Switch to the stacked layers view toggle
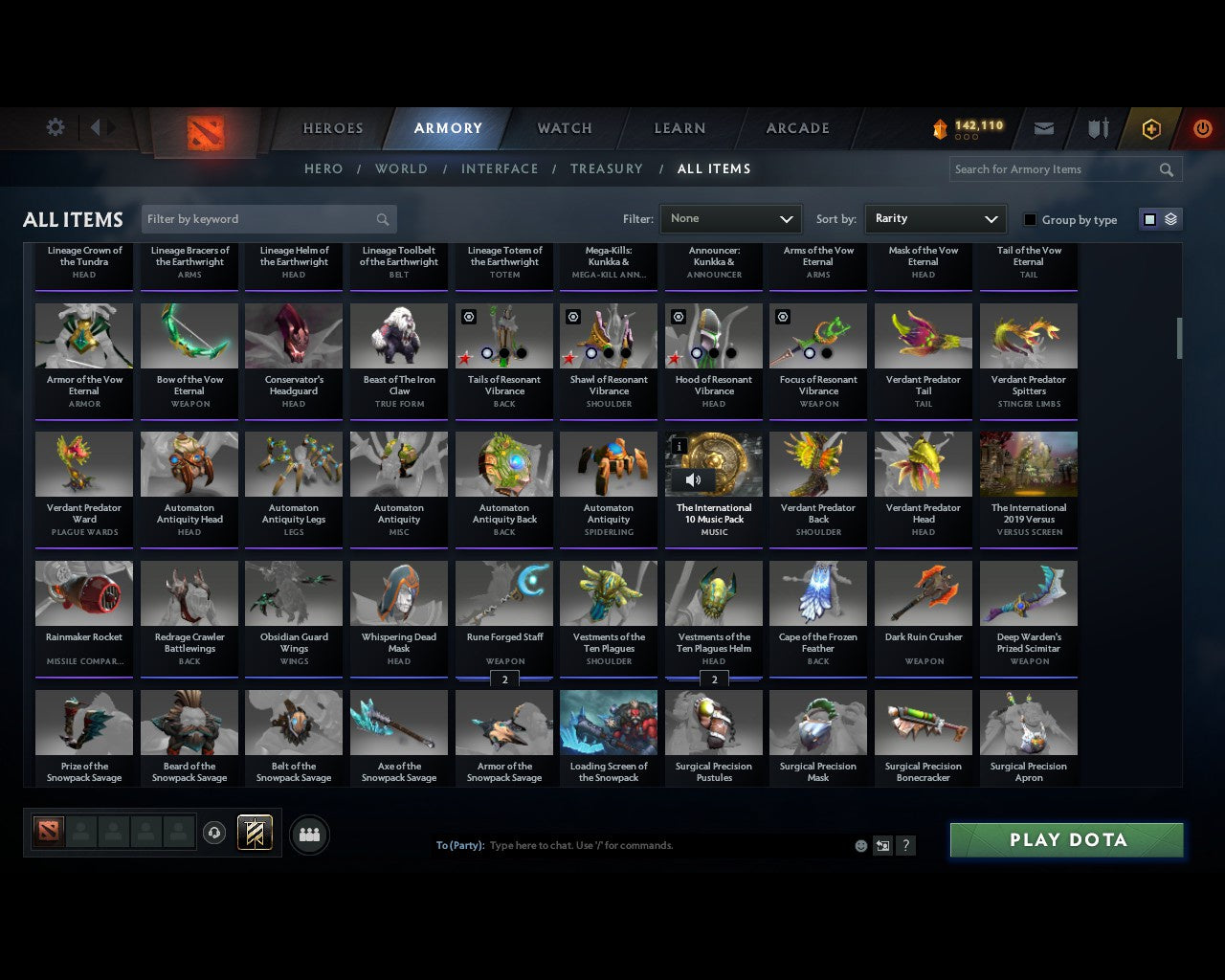The width and height of the screenshot is (1225, 980). [1169, 219]
